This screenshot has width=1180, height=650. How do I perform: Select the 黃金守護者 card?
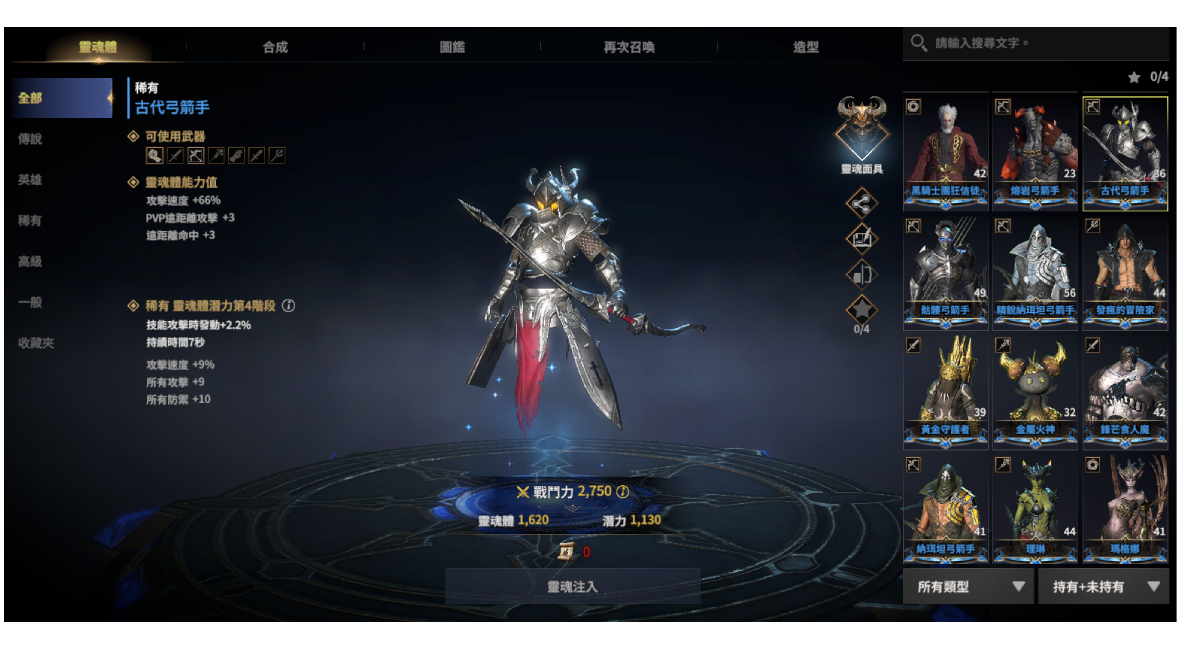[x=946, y=390]
